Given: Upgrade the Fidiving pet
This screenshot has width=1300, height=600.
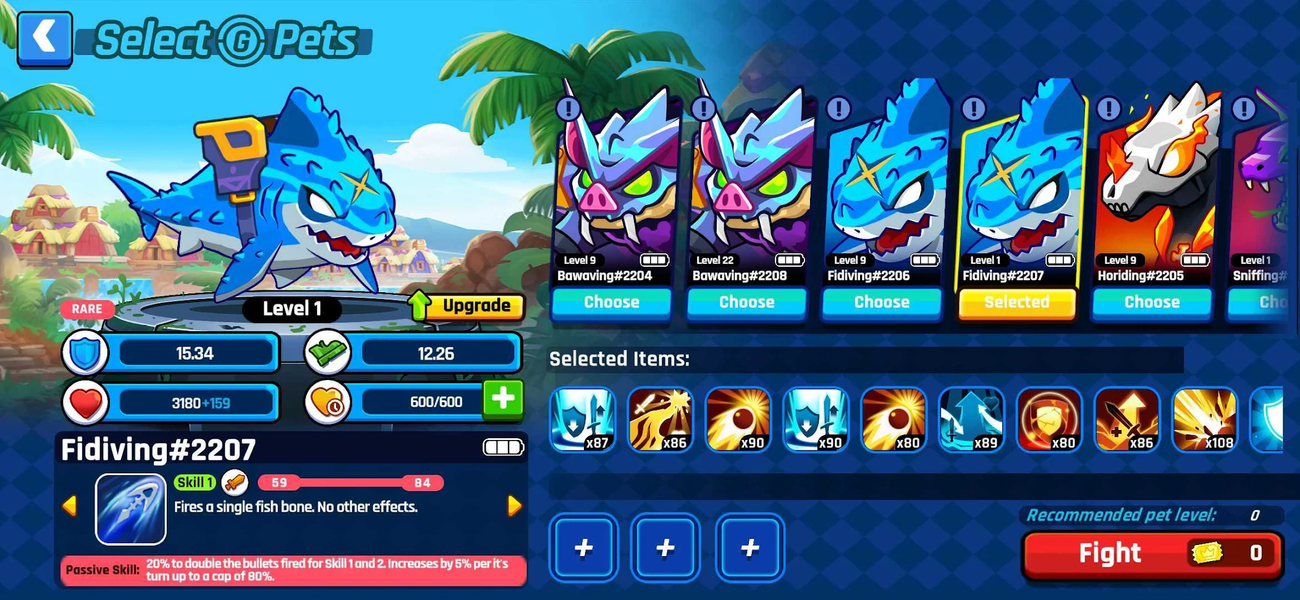Looking at the screenshot, I should pos(468,306).
